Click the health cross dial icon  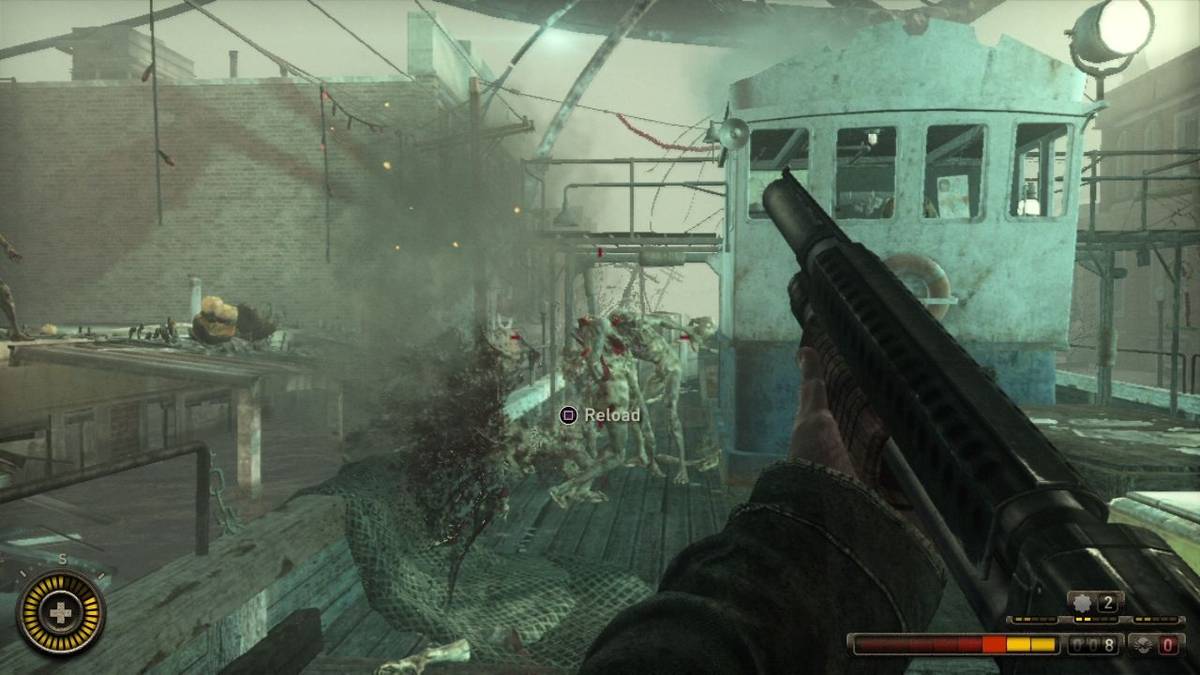tap(62, 611)
